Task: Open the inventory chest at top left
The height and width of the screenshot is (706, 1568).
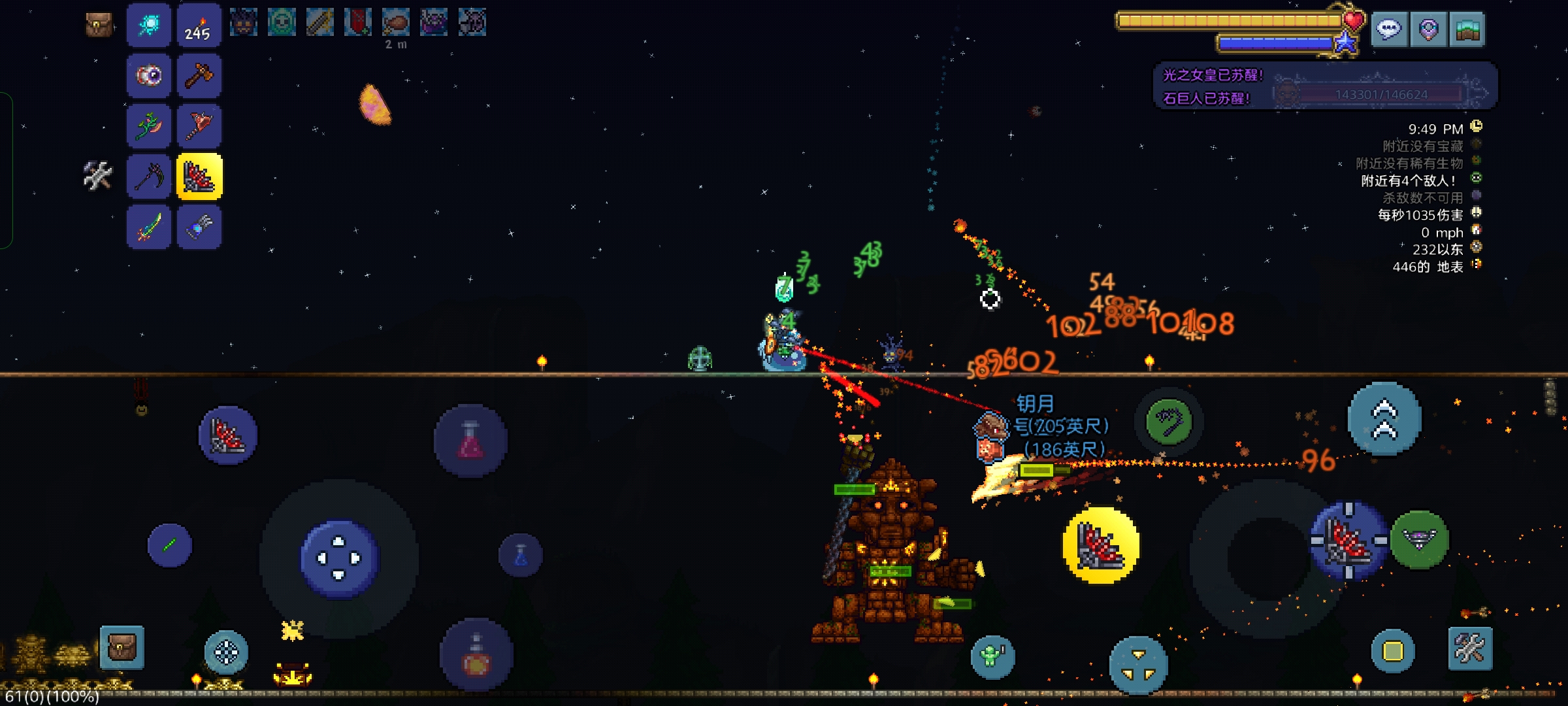Action: point(99,25)
